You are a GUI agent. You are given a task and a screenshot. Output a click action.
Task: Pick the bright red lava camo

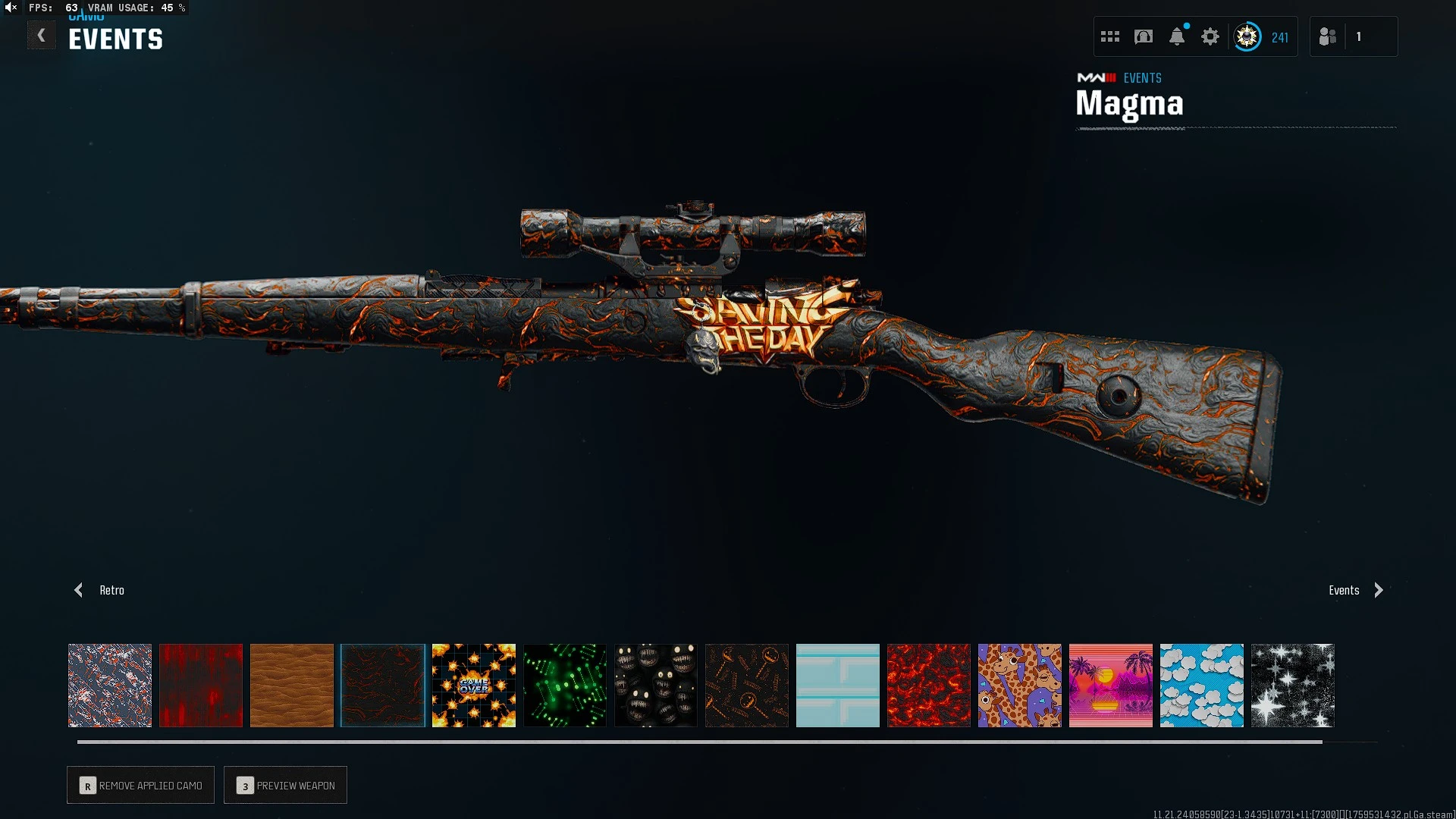(929, 686)
